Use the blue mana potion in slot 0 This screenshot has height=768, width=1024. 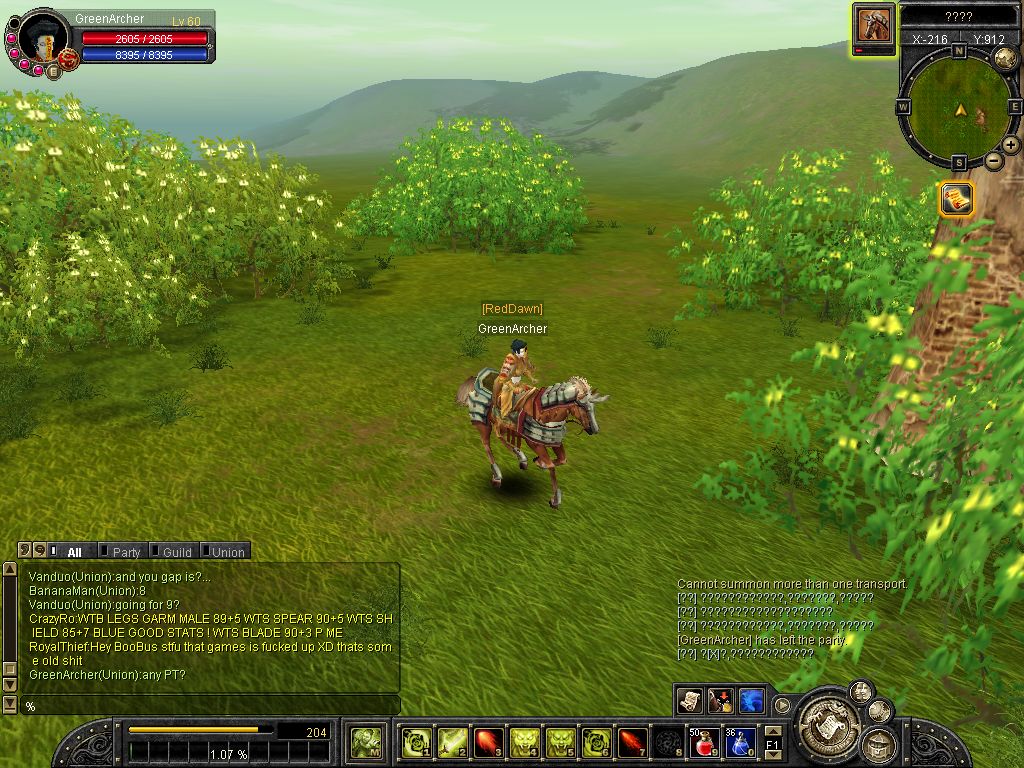(740, 743)
